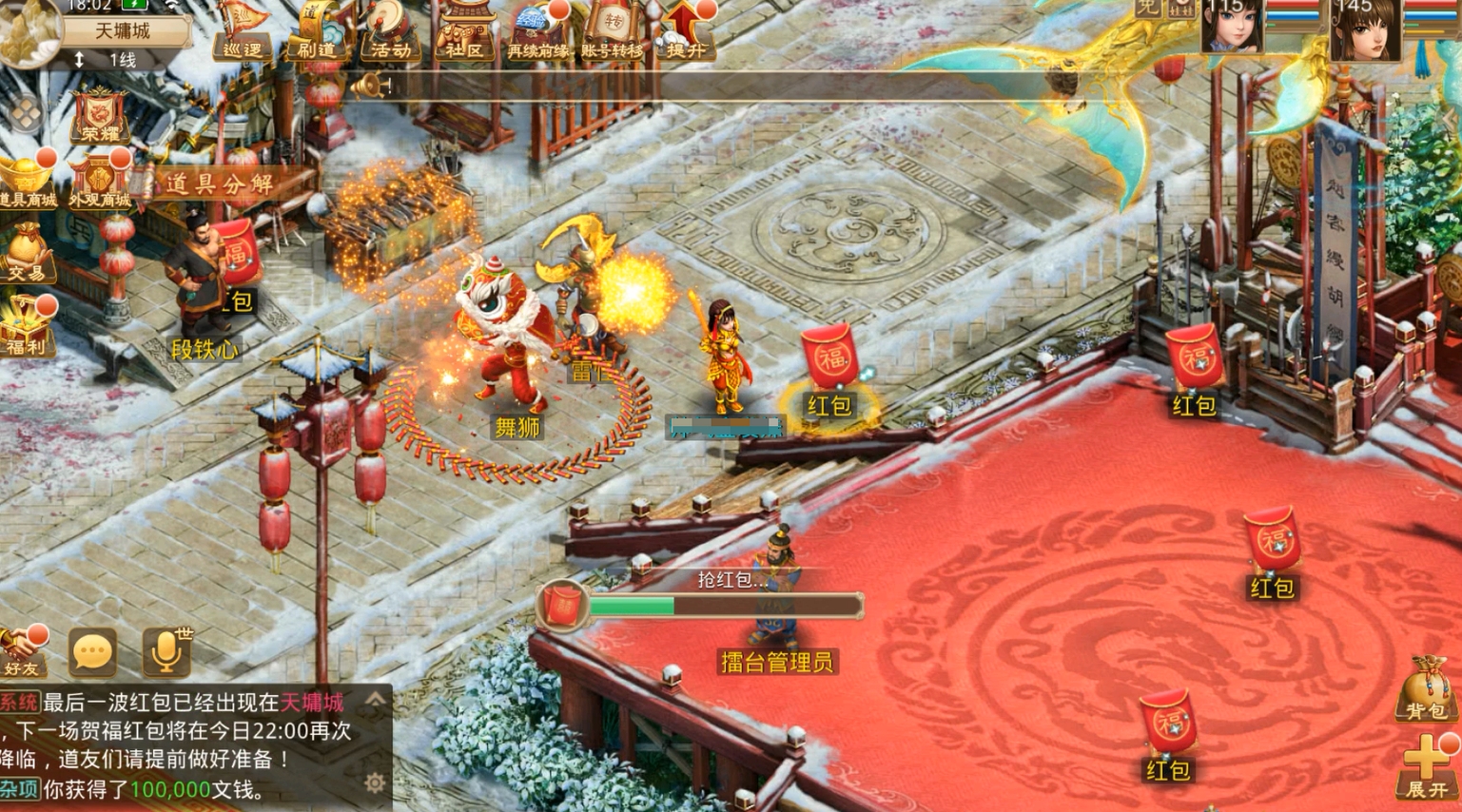Open the 天塘城 map location label
Image resolution: width=1462 pixels, height=812 pixels.
(x=123, y=30)
